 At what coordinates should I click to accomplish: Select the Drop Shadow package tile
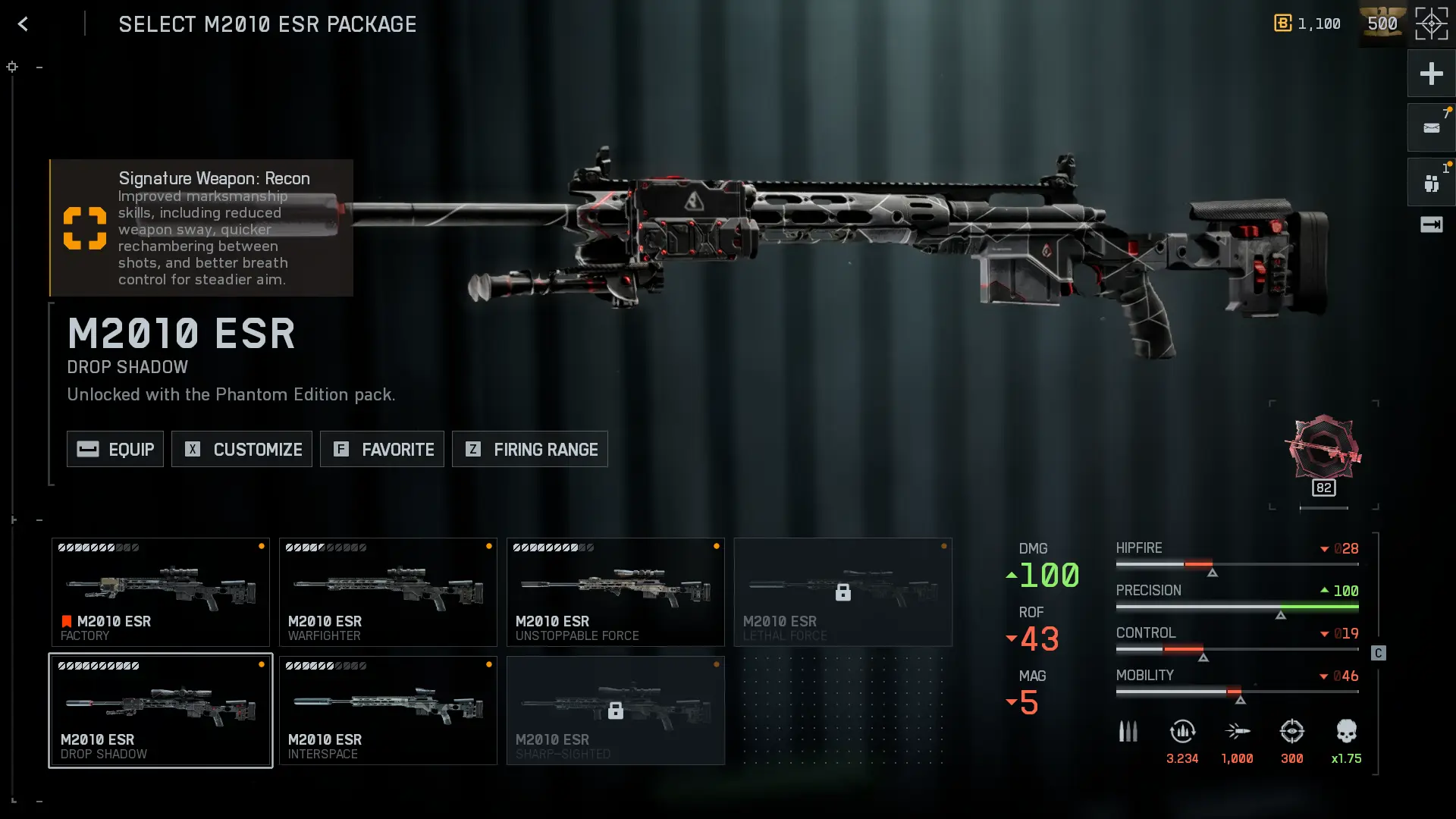[161, 711]
